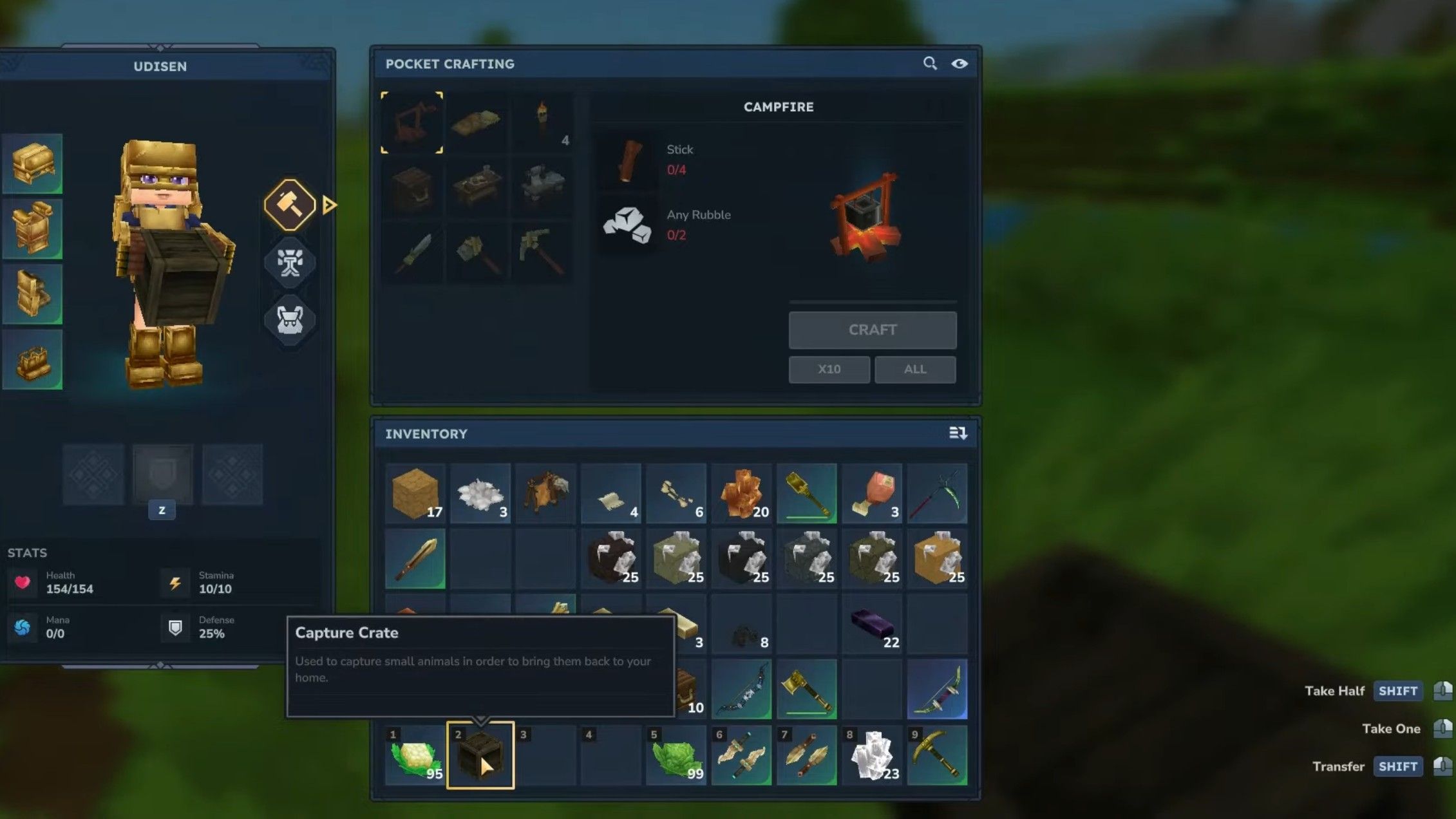Viewport: 1456px width, 819px height.
Task: Select the Campfire recipe slot
Action: [x=412, y=122]
